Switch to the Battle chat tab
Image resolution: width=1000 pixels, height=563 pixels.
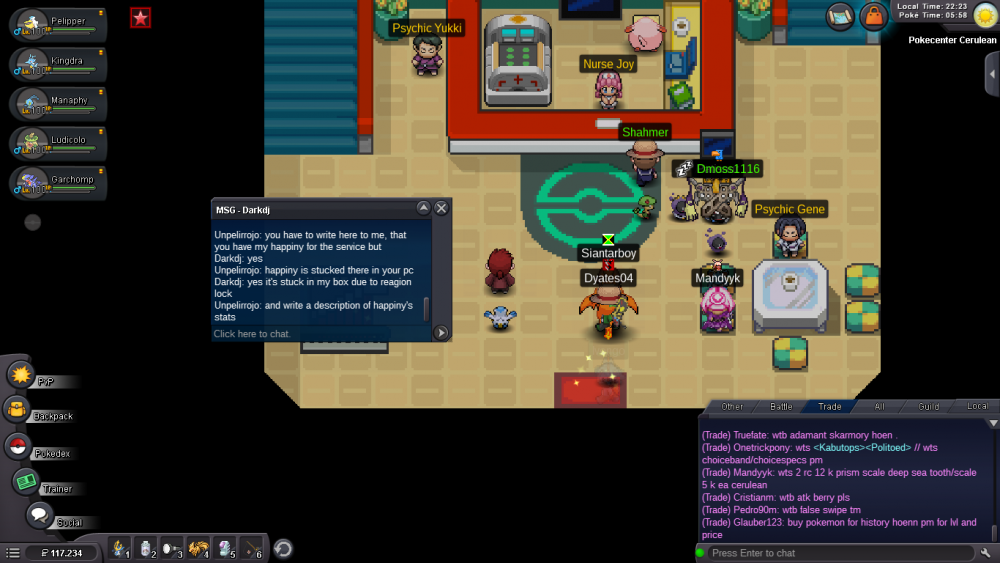[x=781, y=407]
